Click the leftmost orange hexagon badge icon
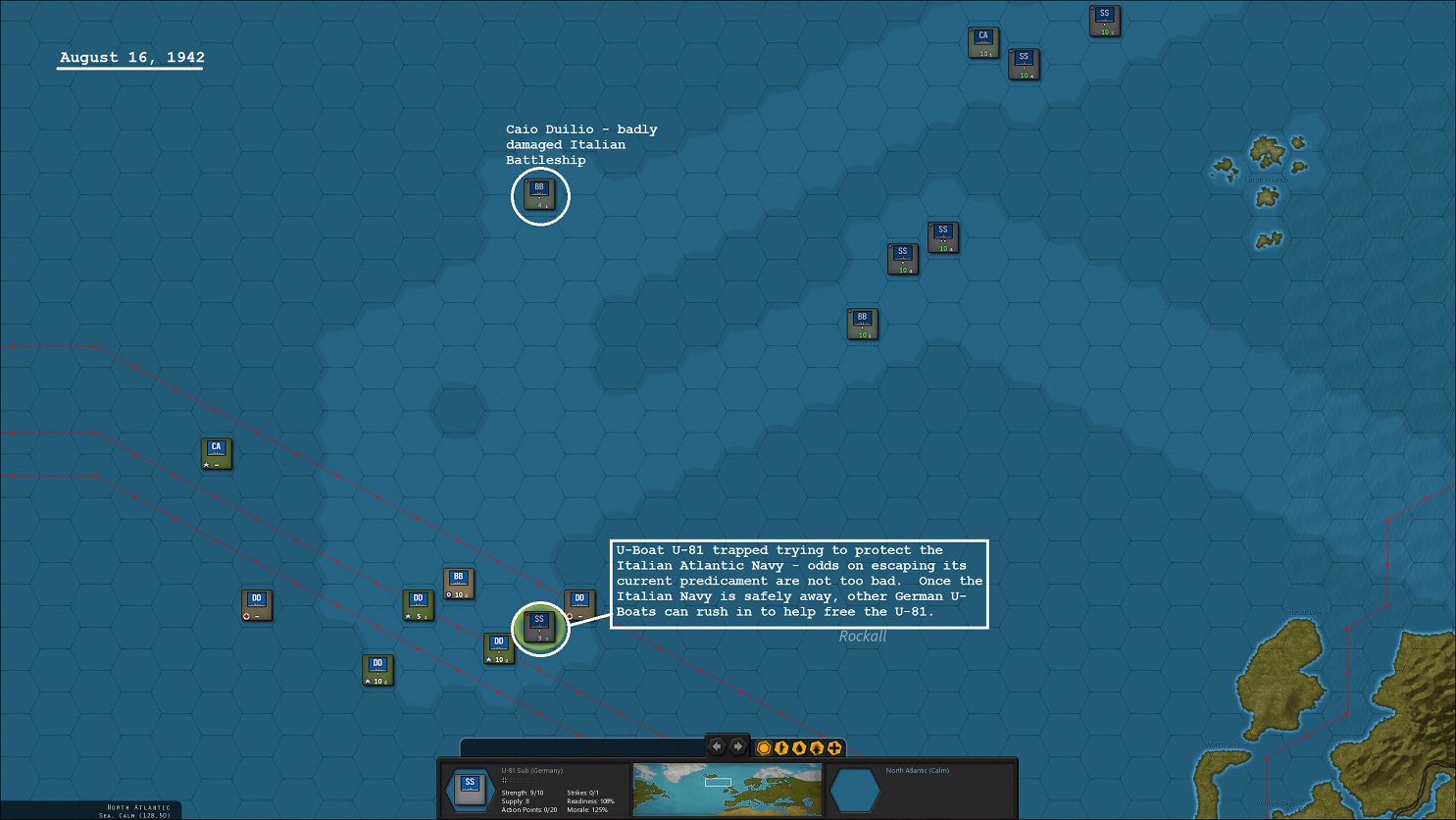The image size is (1456, 820). click(x=764, y=747)
